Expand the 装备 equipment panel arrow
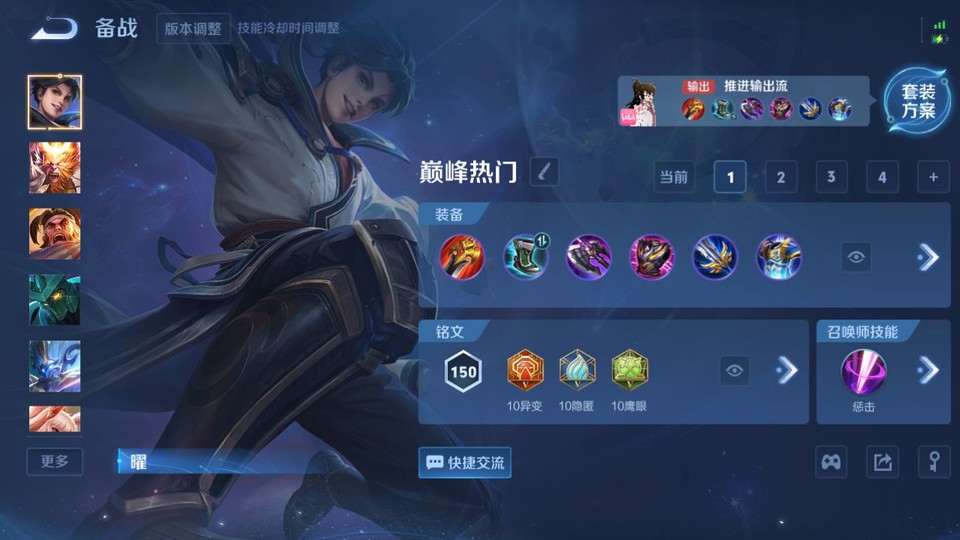960x540 pixels. [x=928, y=257]
